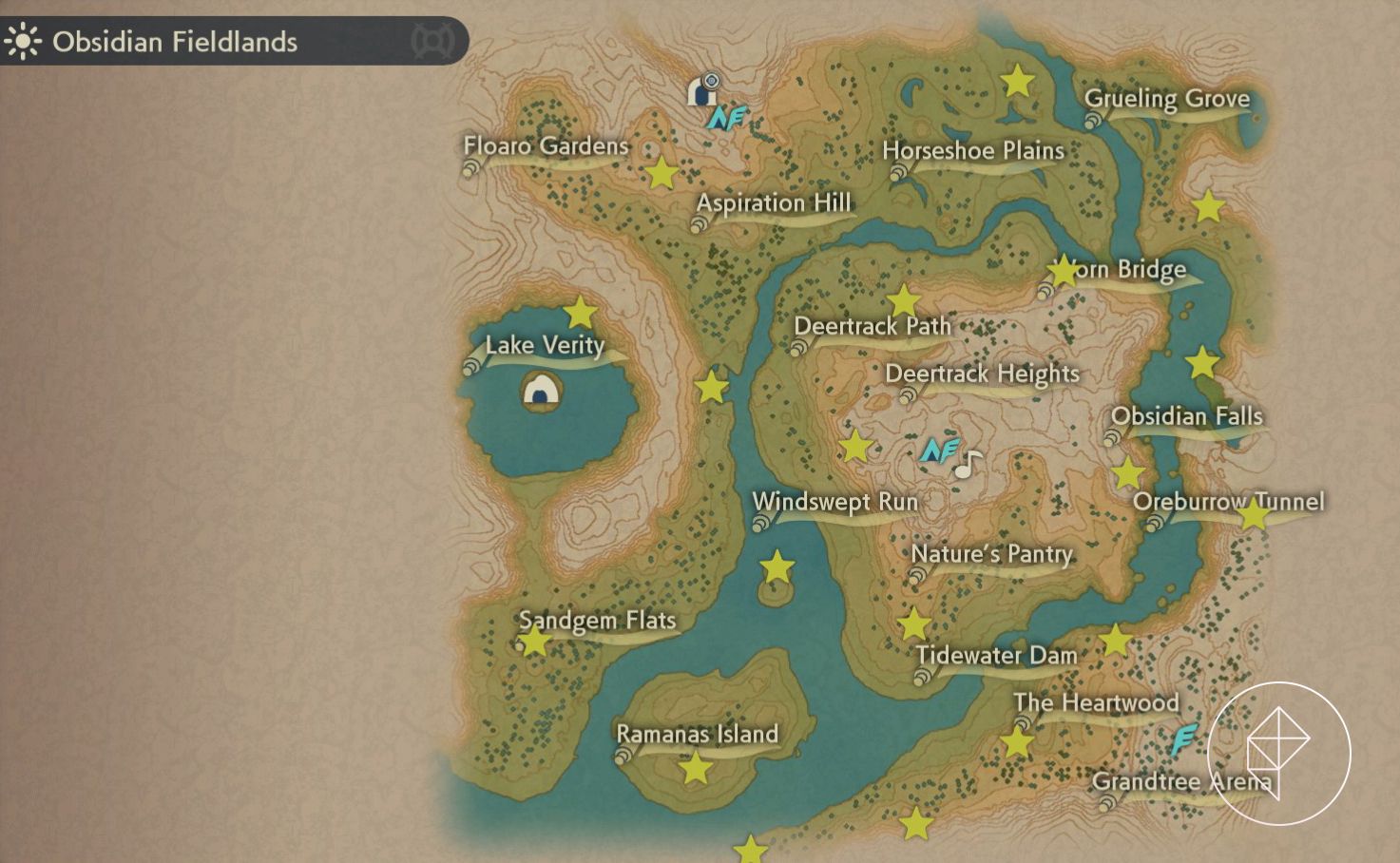Click the music note marker near Deertrack Heights
The width and height of the screenshot is (1400, 863).
pos(968,465)
